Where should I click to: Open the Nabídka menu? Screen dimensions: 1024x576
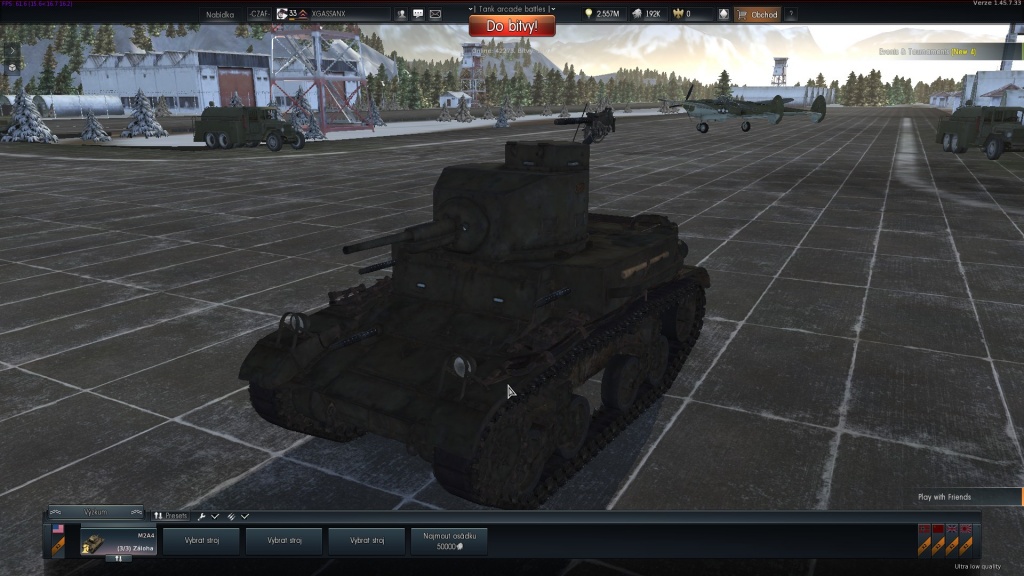point(220,15)
